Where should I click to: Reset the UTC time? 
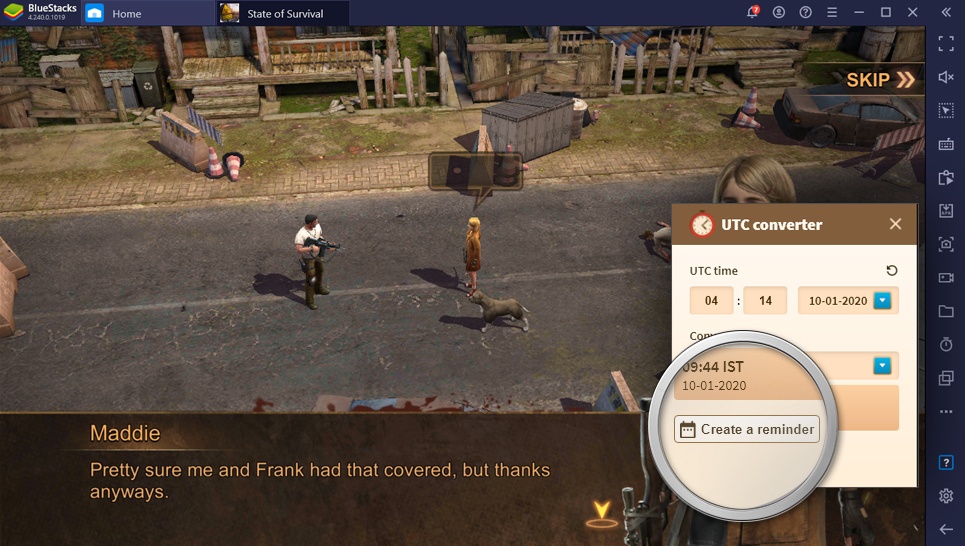coord(892,270)
